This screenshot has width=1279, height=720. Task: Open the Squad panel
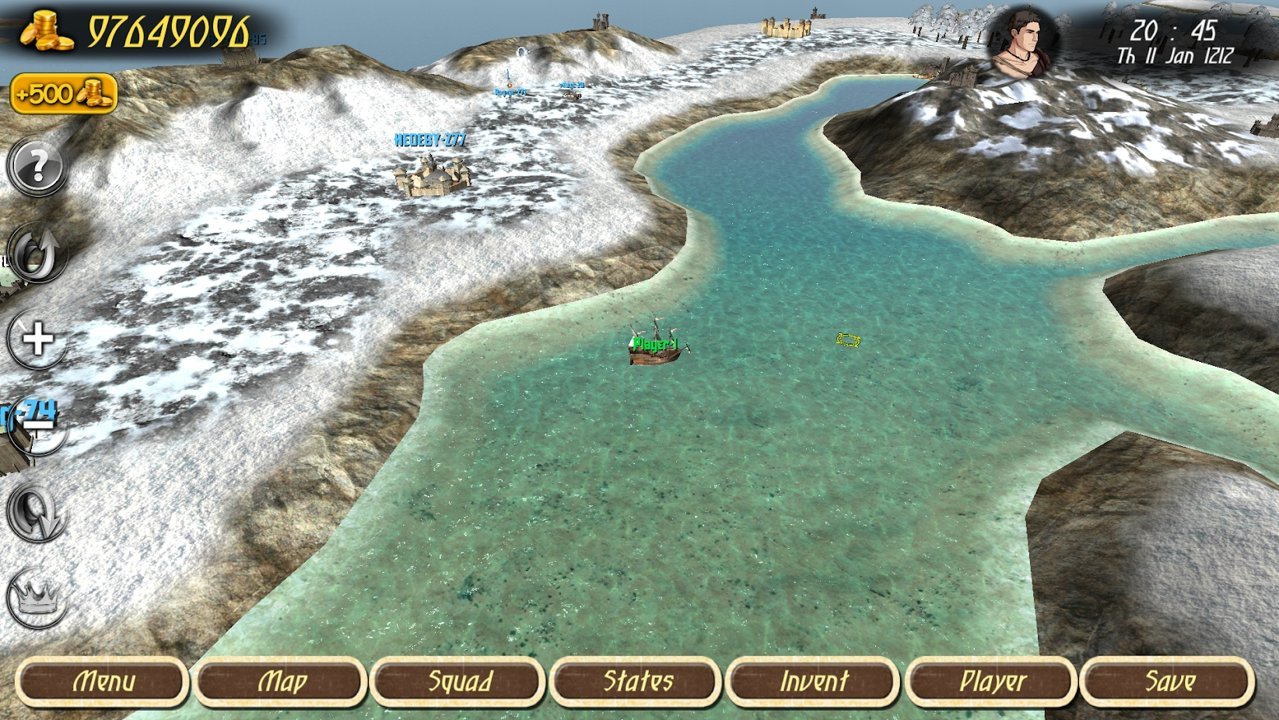[459, 682]
